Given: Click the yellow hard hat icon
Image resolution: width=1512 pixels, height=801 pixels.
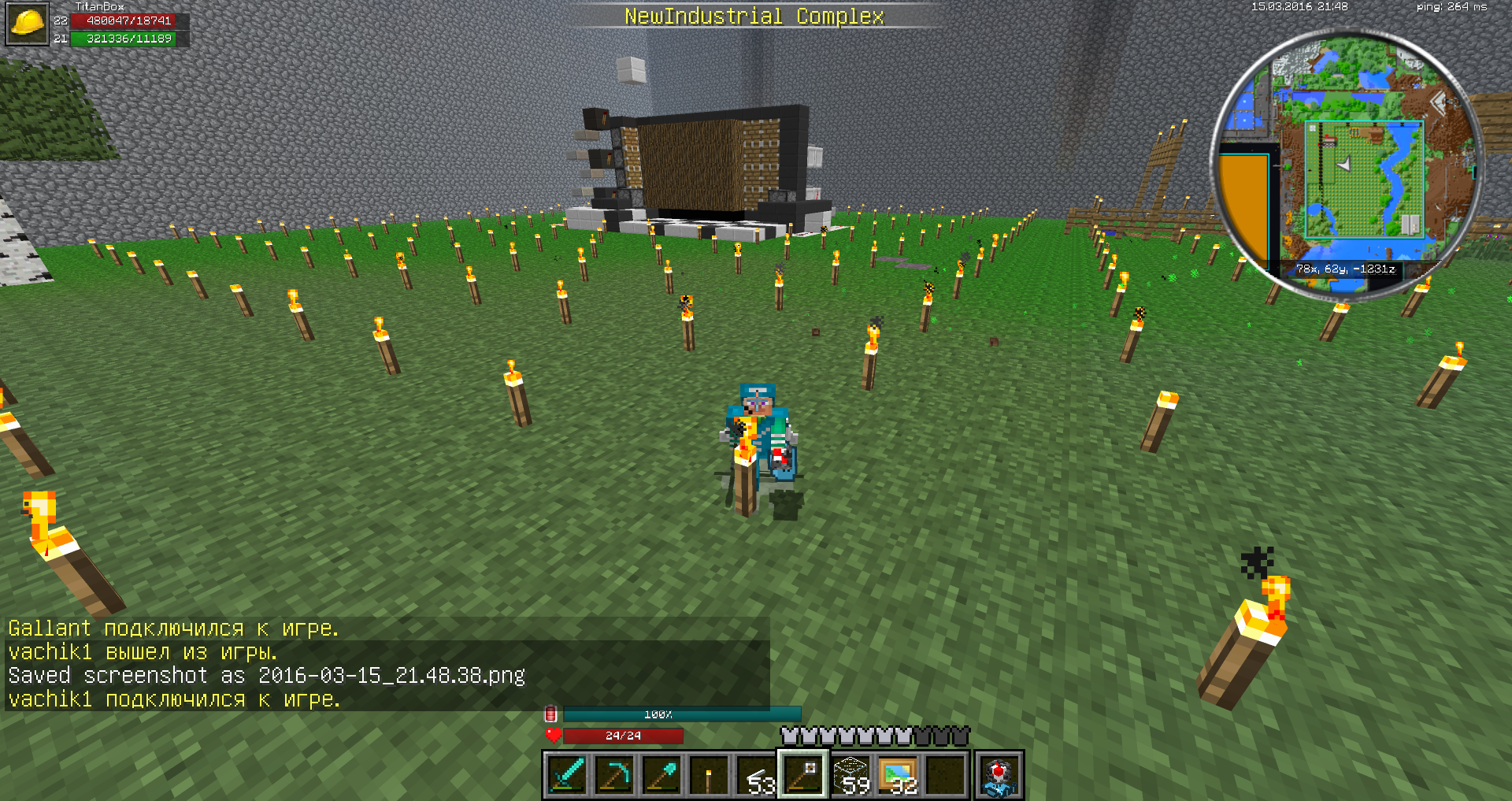Looking at the screenshot, I should coord(28,24).
